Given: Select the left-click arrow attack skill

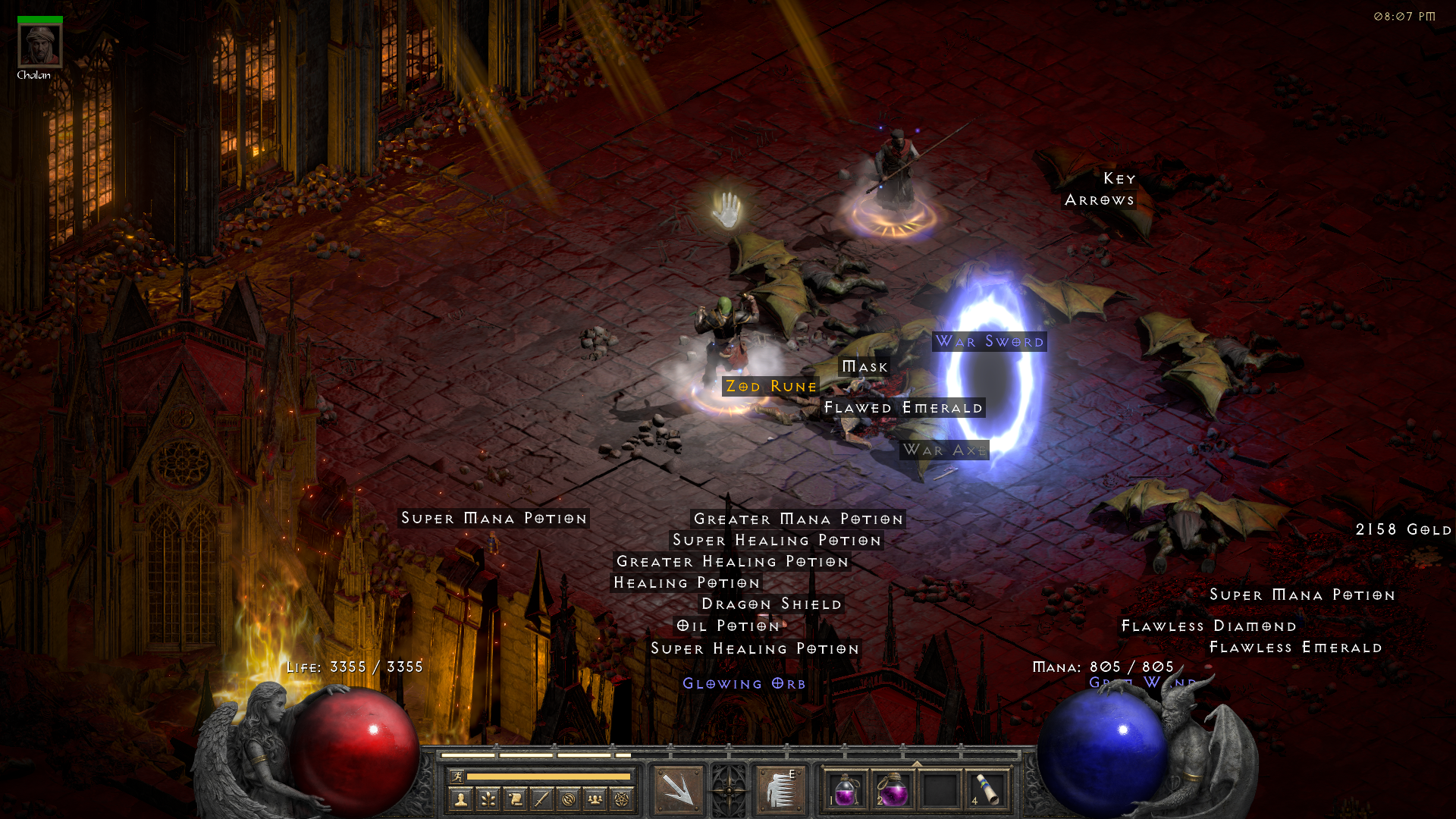Looking at the screenshot, I should point(679,789).
